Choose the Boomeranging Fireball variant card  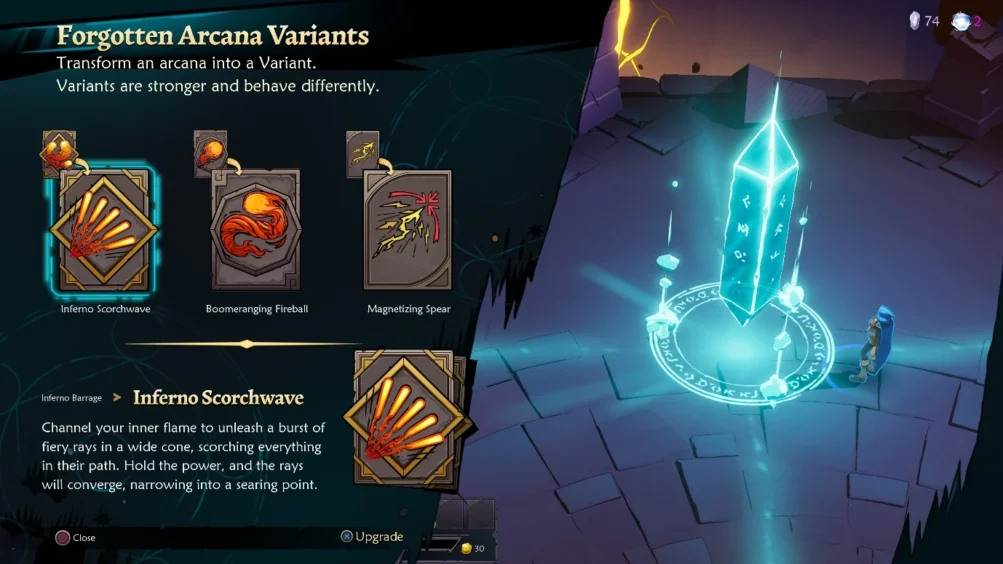click(256, 230)
